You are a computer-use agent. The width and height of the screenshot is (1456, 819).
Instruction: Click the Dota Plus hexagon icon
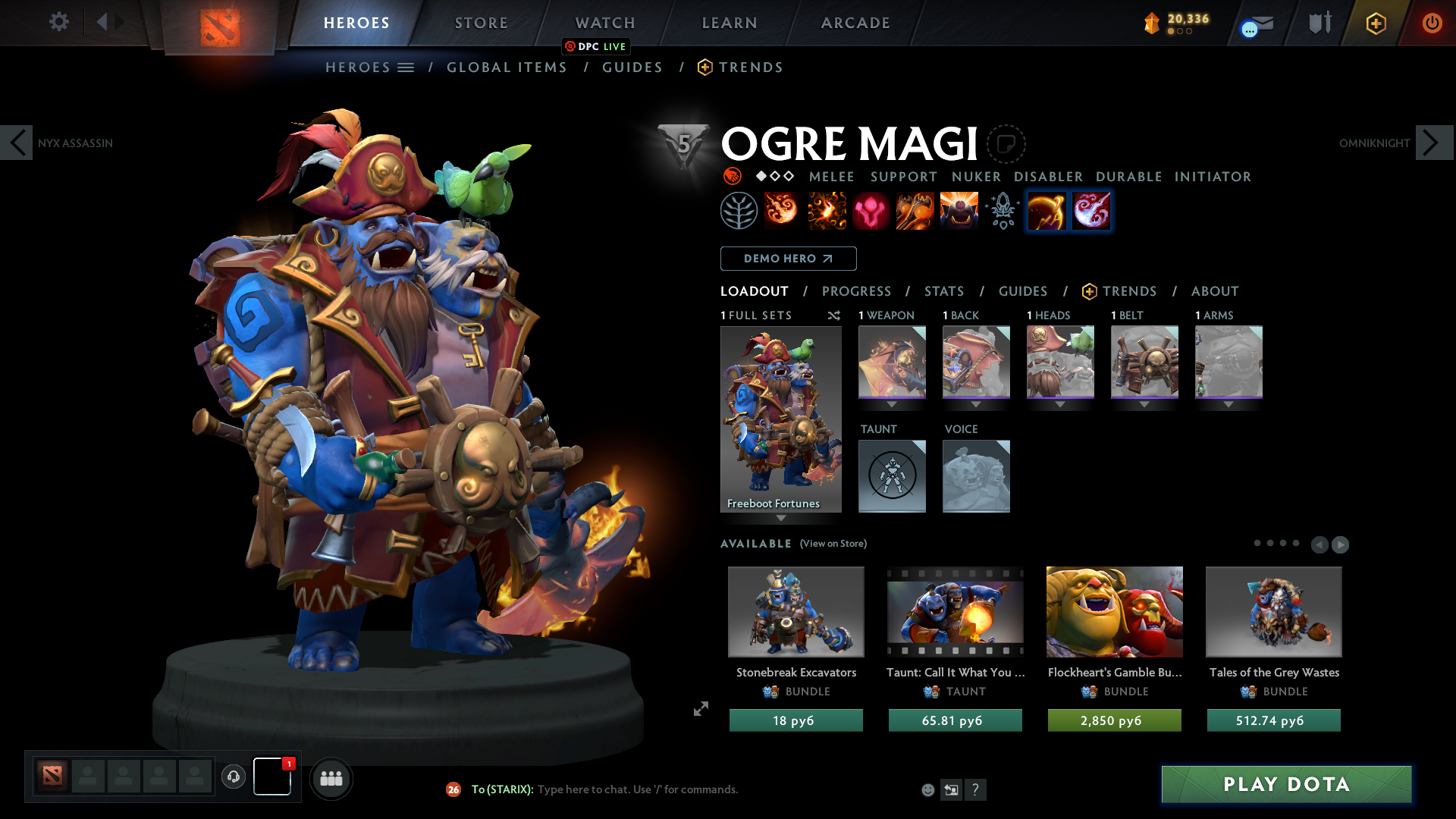pyautogui.click(x=1376, y=23)
